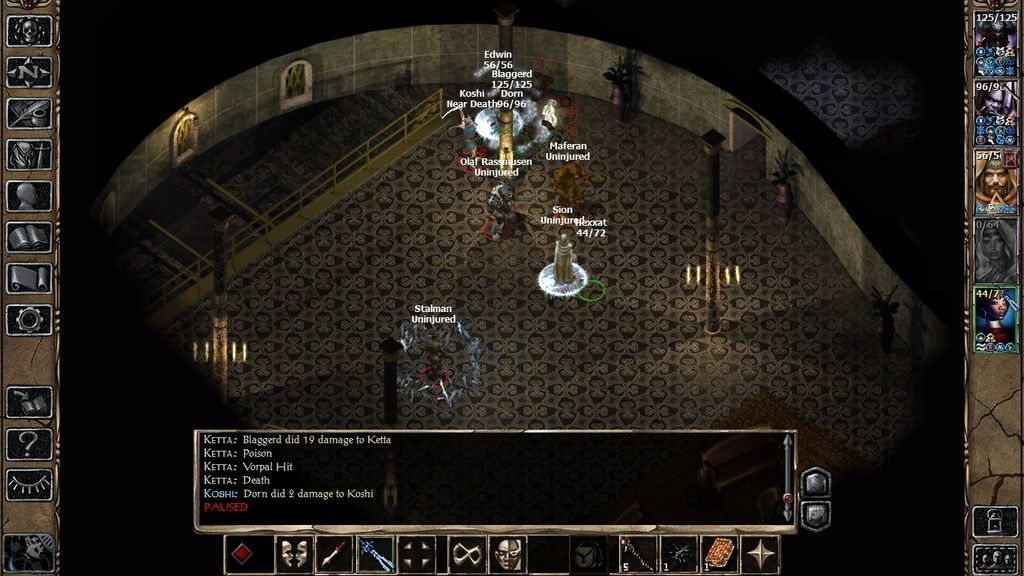
Task: Select the blue flail weapon slot
Action: pos(376,554)
